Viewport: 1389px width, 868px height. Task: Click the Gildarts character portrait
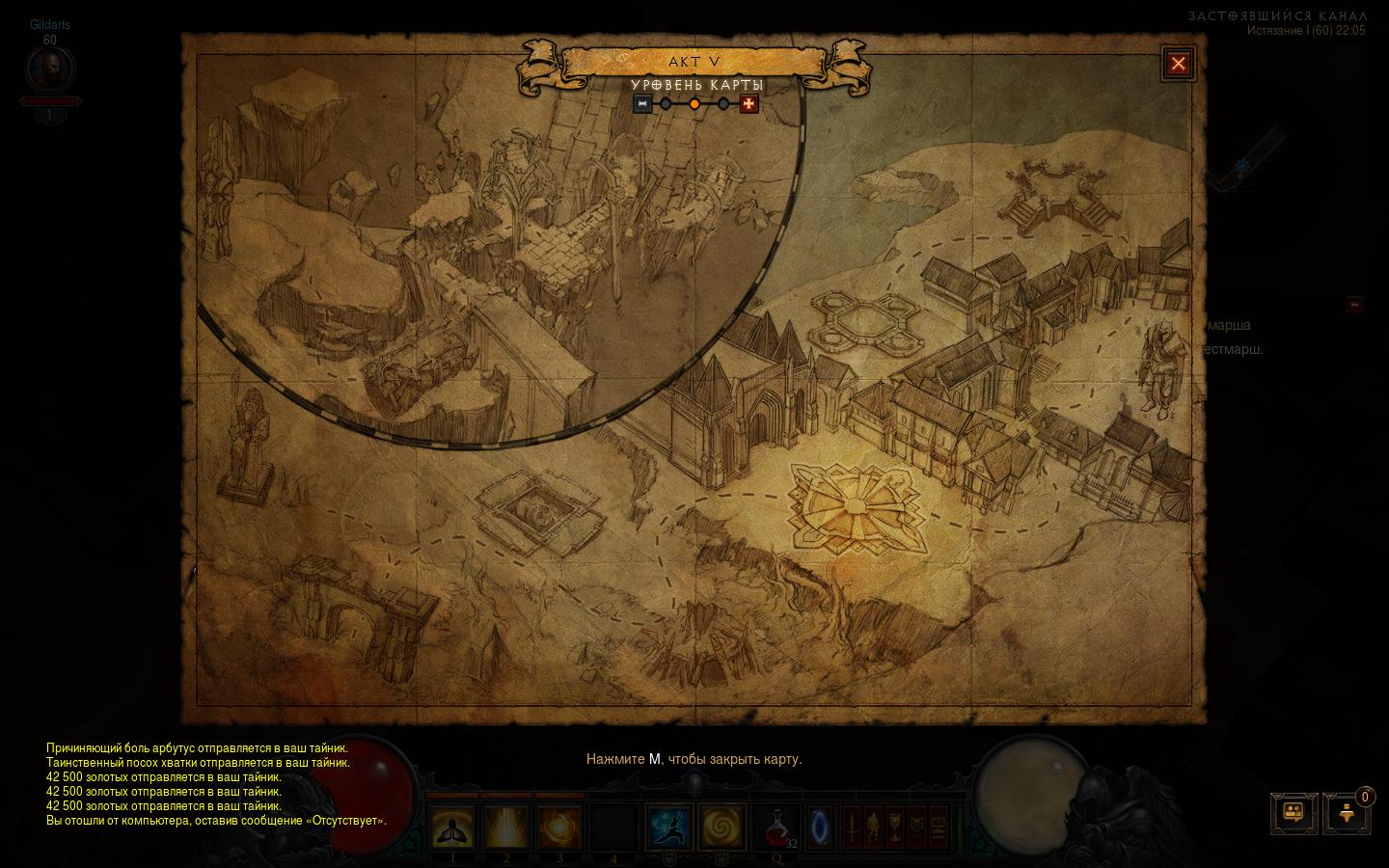tap(50, 69)
